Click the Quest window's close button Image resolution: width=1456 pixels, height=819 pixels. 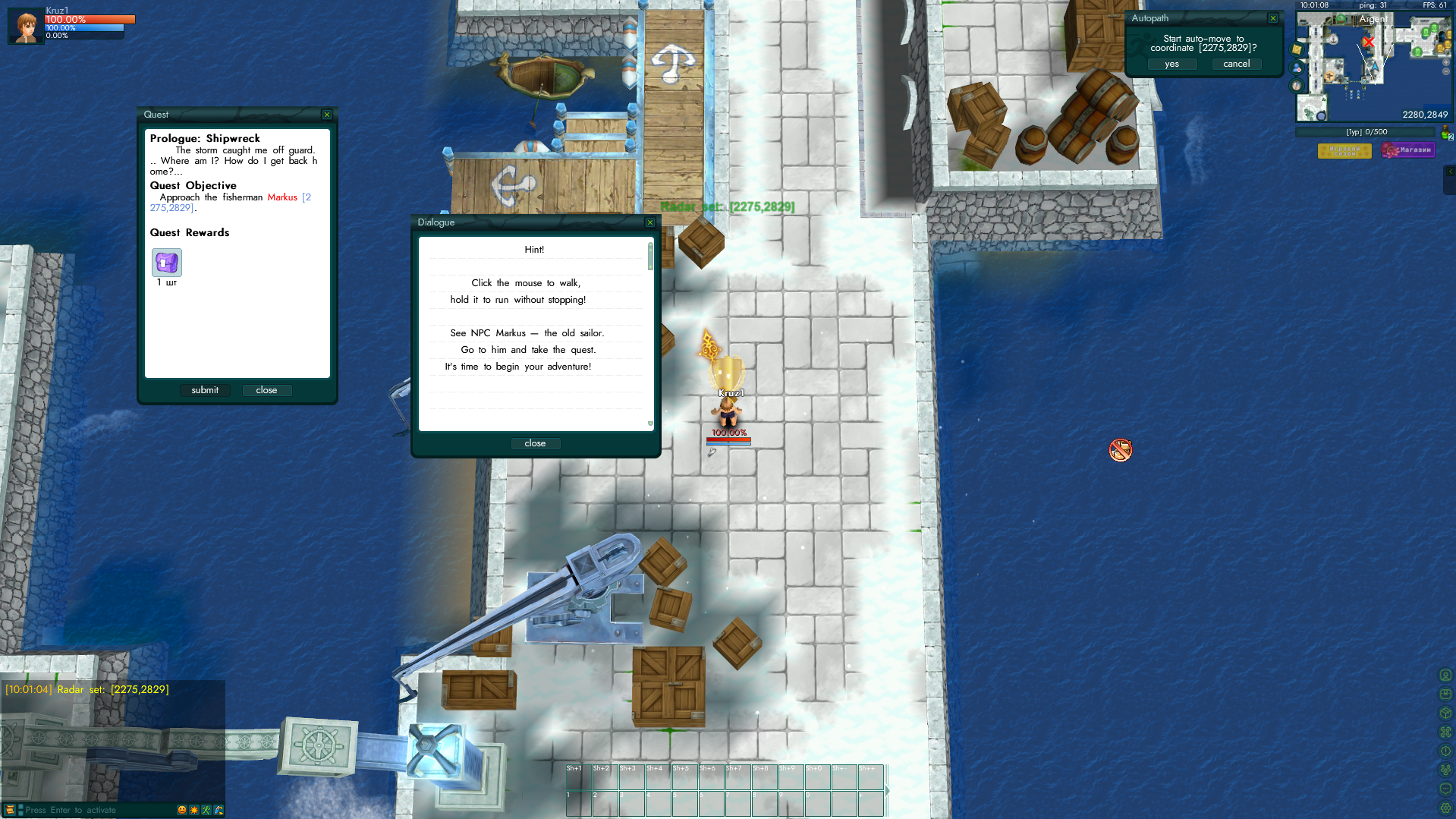266,390
